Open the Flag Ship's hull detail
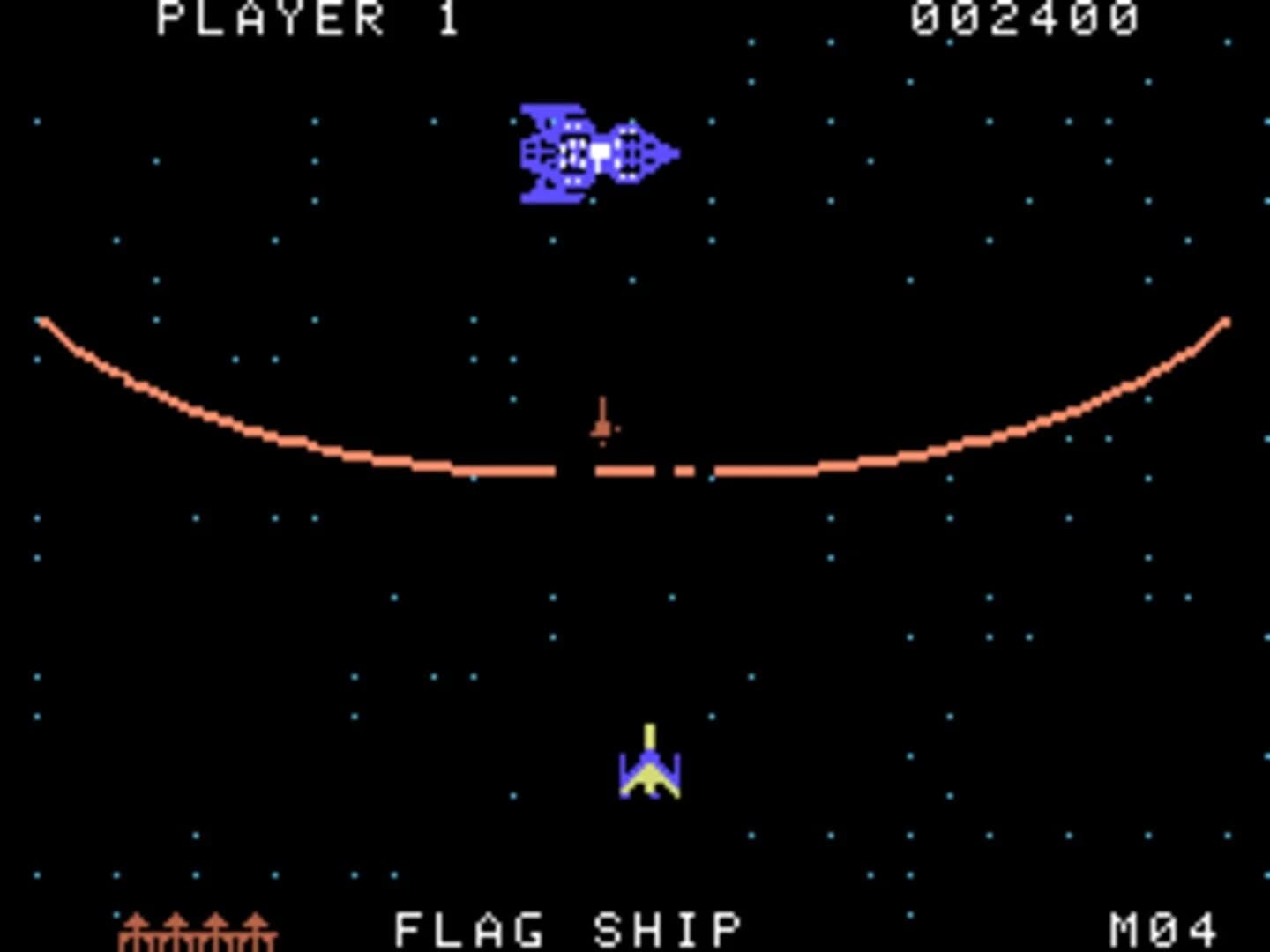This screenshot has width=1270, height=952. click(x=573, y=154)
